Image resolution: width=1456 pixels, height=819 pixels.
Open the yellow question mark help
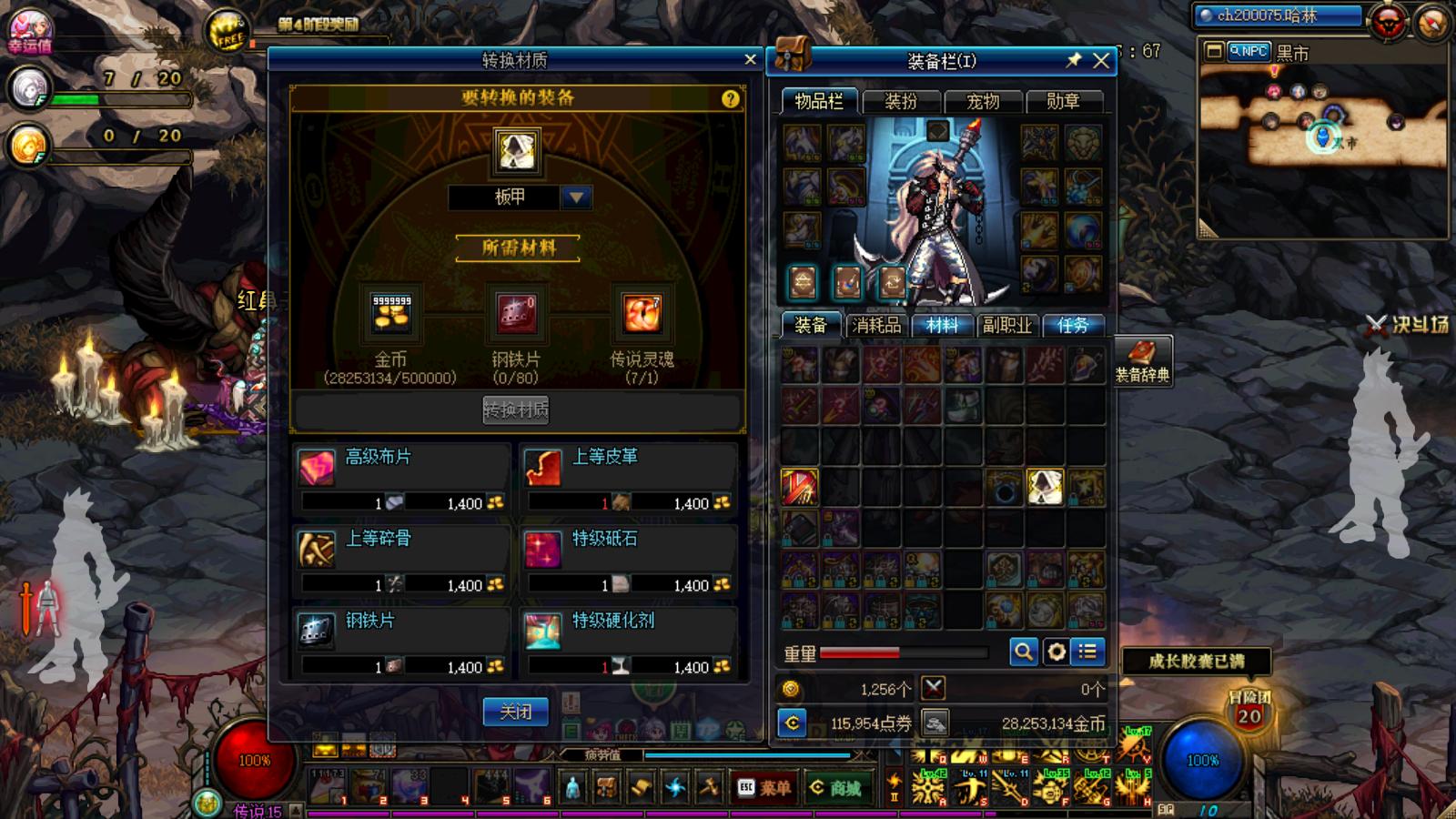pyautogui.click(x=730, y=98)
